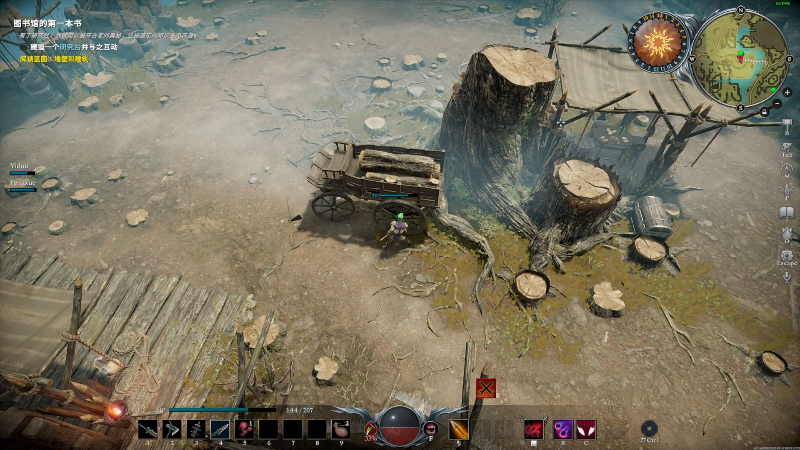
Task: Open the Escape system menu icon
Action: click(787, 256)
